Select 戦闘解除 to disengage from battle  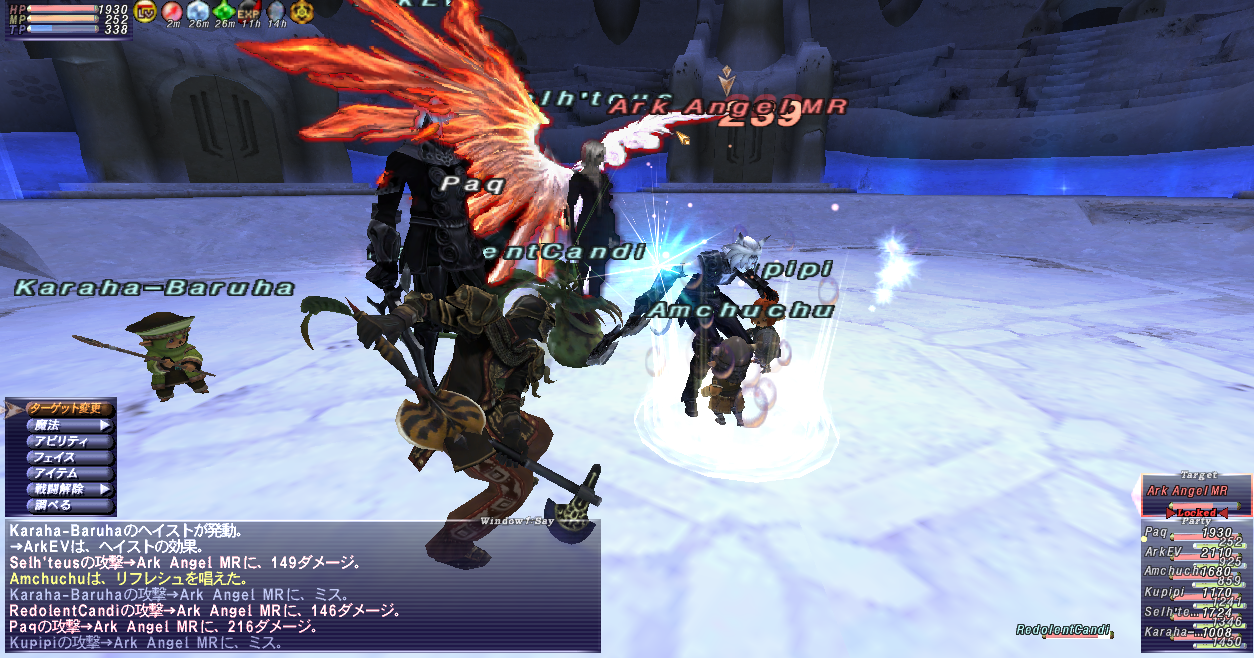[x=62, y=490]
